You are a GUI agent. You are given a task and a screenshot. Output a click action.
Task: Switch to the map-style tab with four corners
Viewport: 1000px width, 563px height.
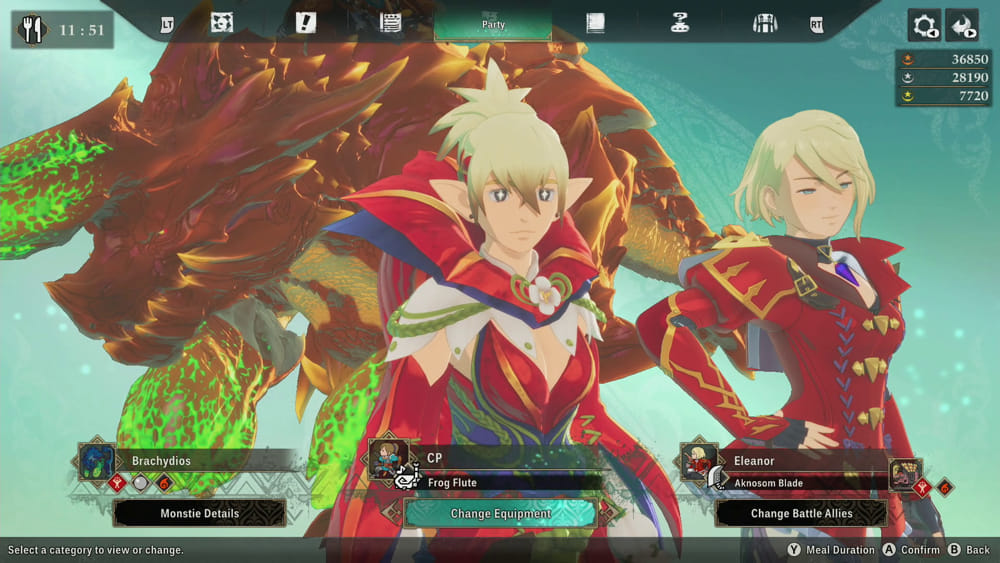[x=222, y=23]
